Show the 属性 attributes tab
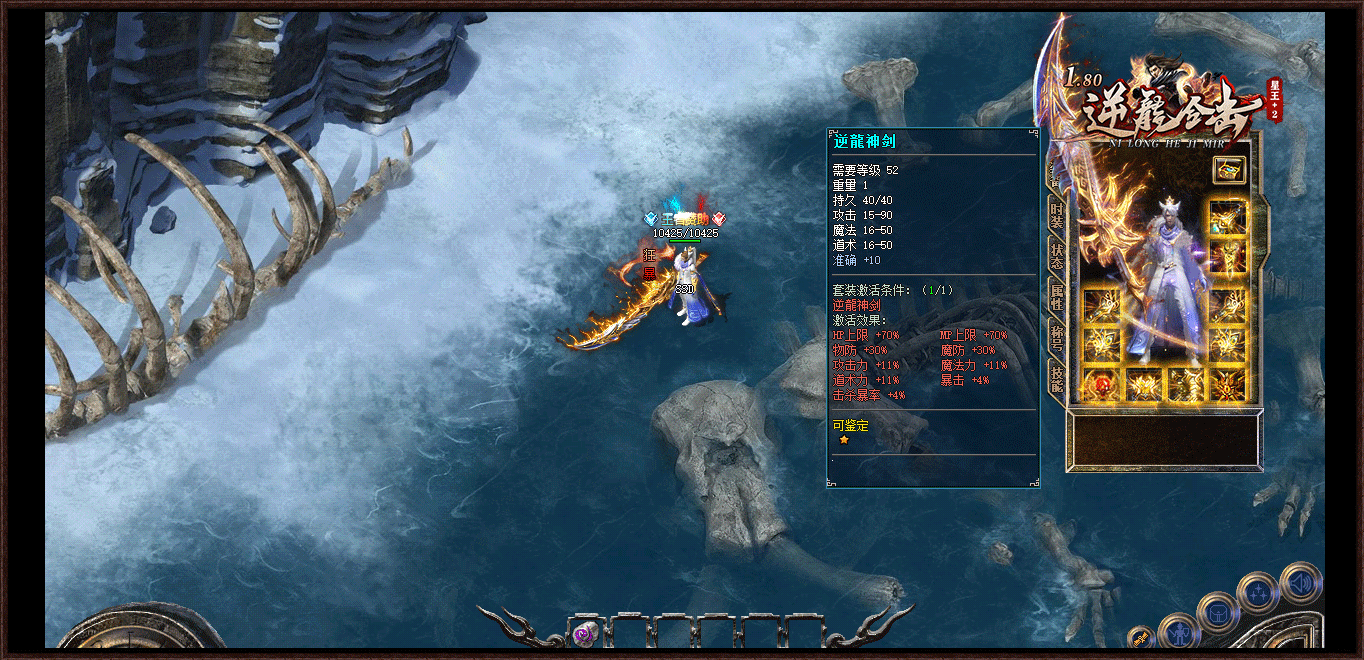 (1056, 295)
